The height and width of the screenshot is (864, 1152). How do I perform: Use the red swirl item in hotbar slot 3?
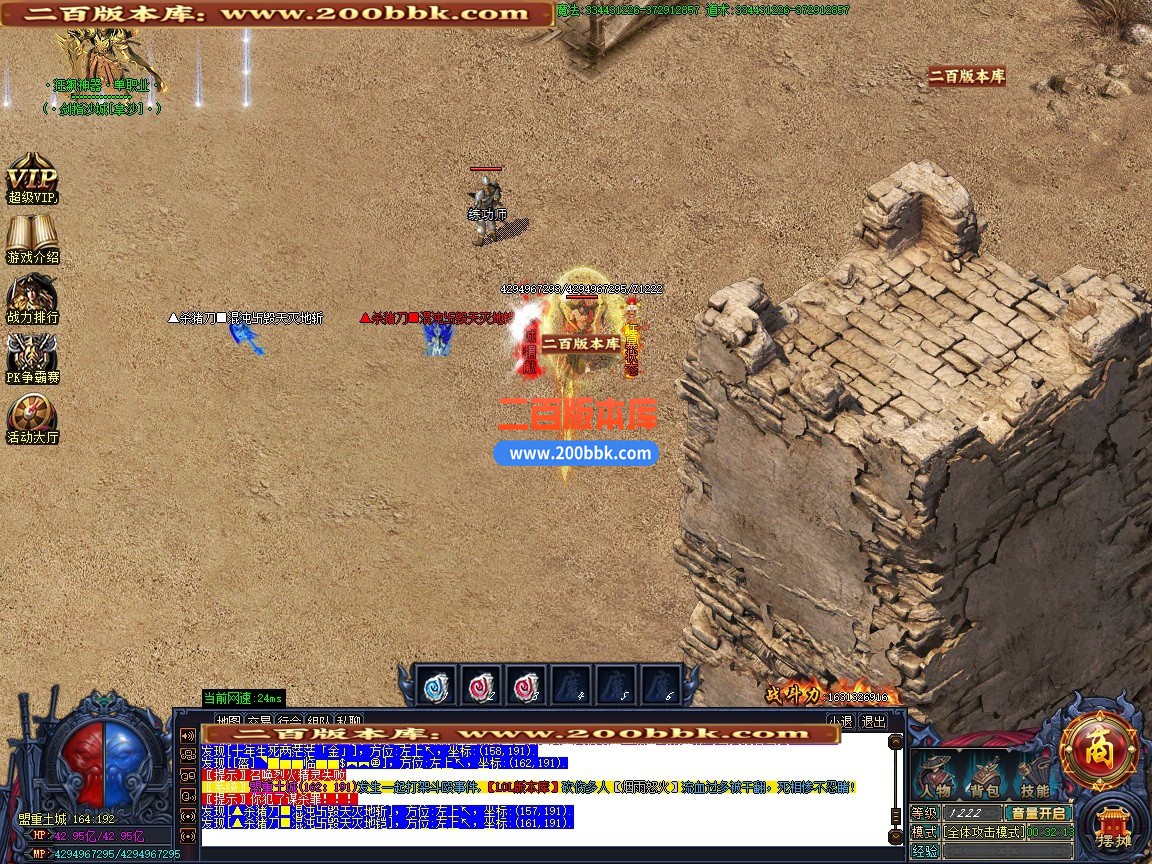coord(527,686)
